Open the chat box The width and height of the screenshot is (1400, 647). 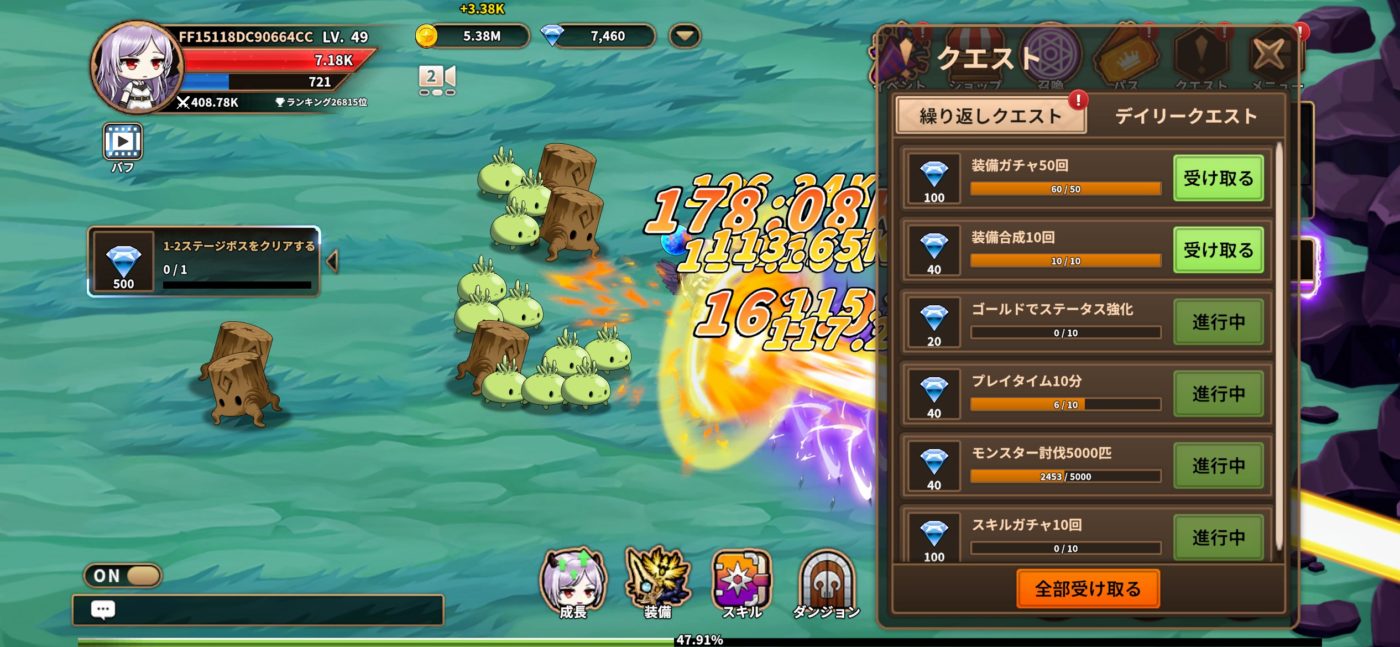click(x=257, y=610)
